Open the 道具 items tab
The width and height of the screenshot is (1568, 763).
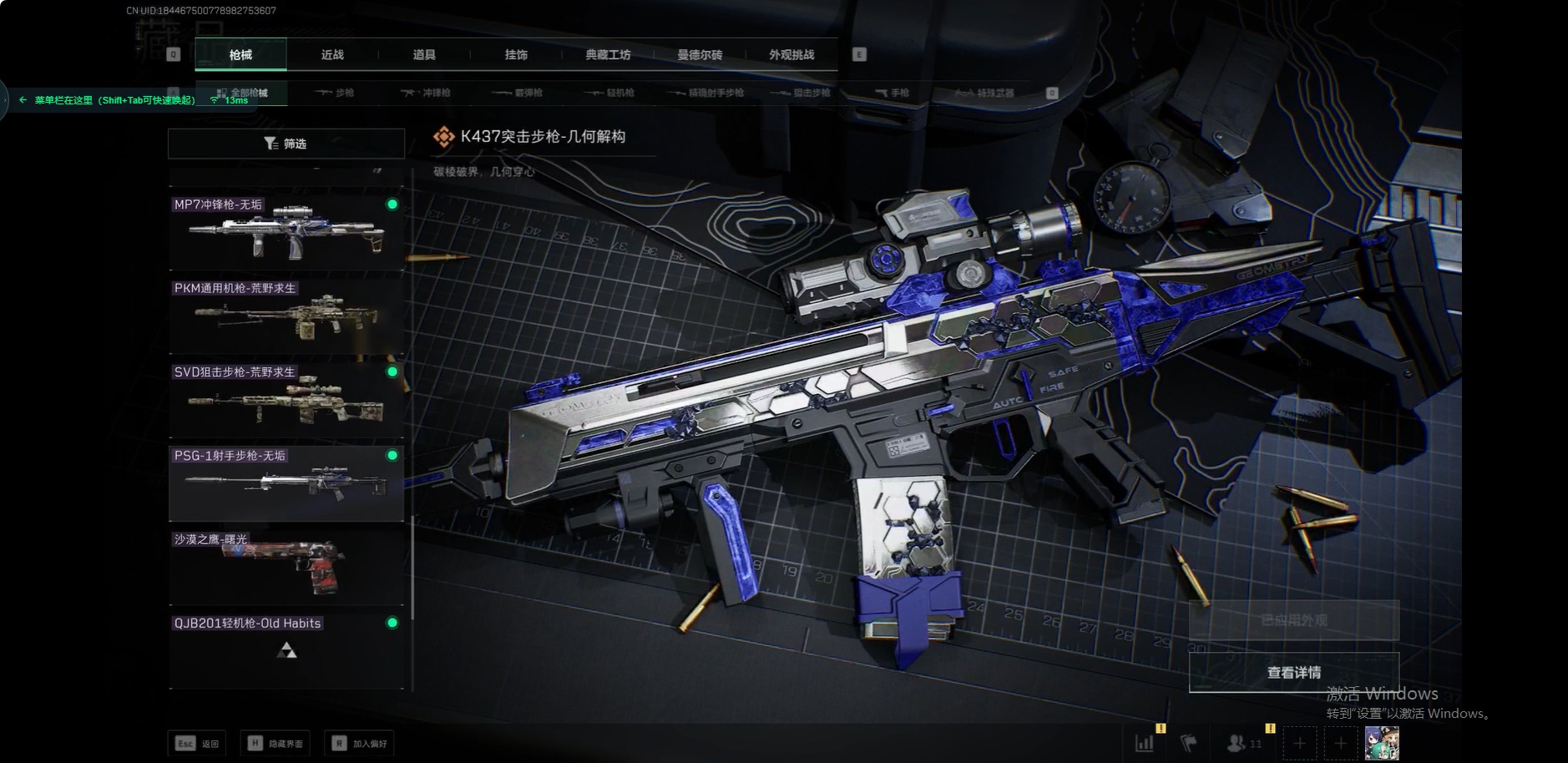(x=424, y=55)
